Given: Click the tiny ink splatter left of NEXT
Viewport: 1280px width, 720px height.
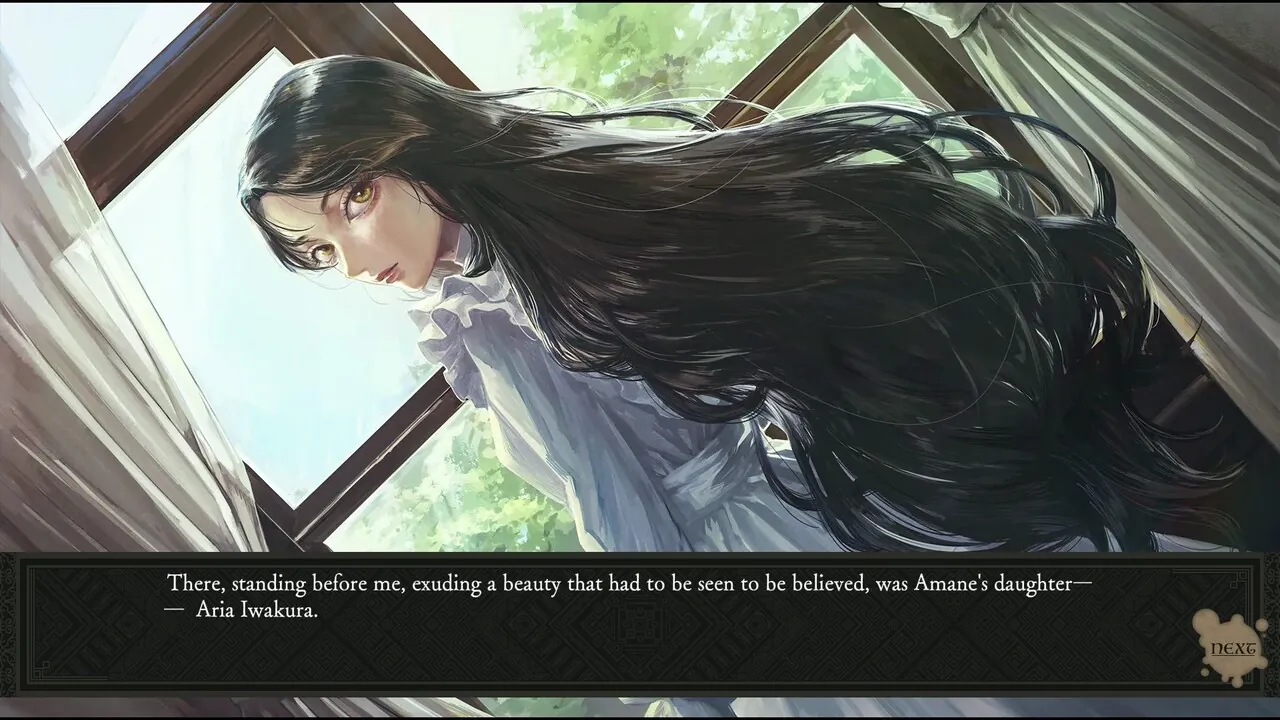Looking at the screenshot, I should 1204,672.
